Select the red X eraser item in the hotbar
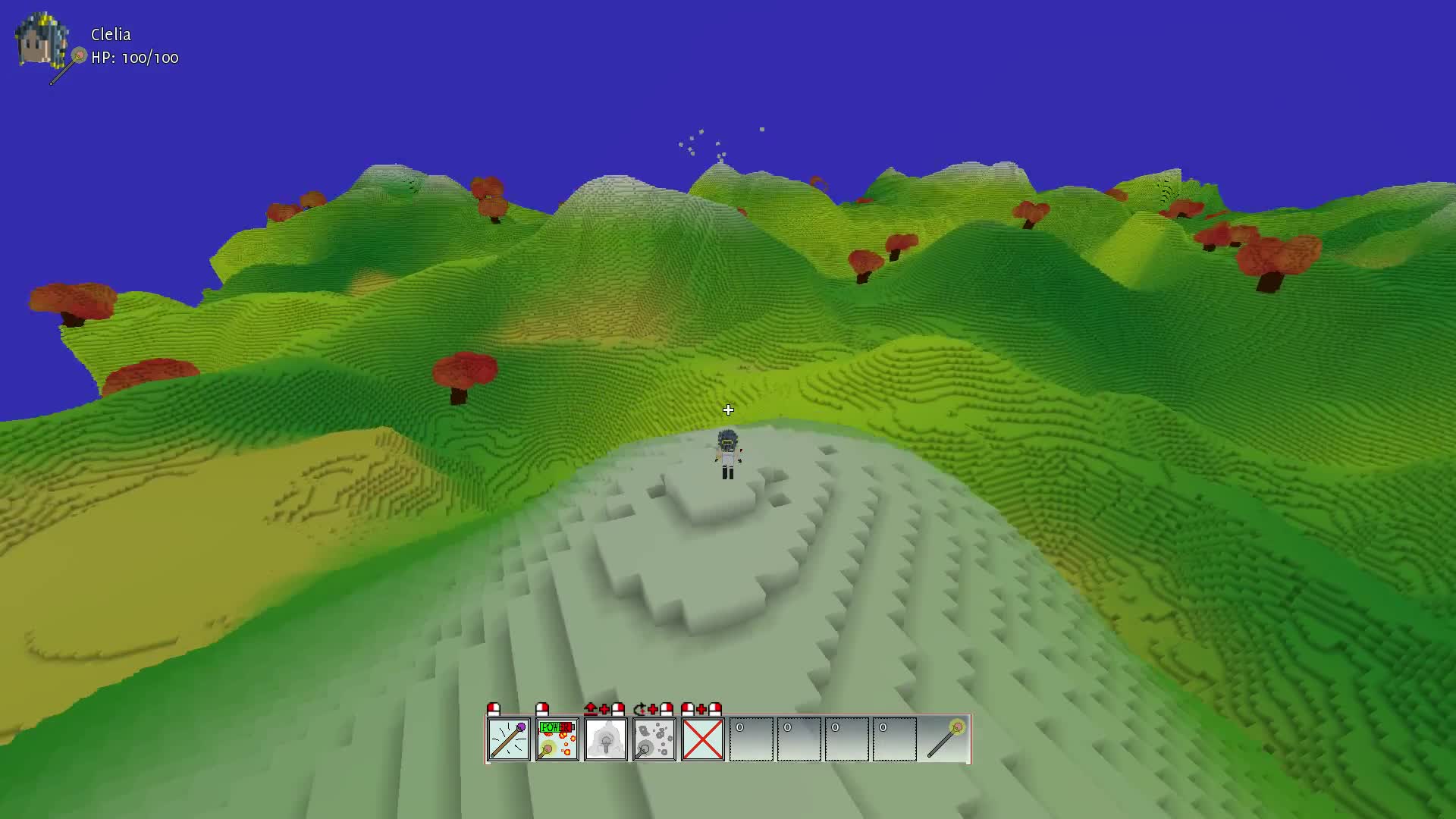1456x819 pixels. click(x=703, y=739)
